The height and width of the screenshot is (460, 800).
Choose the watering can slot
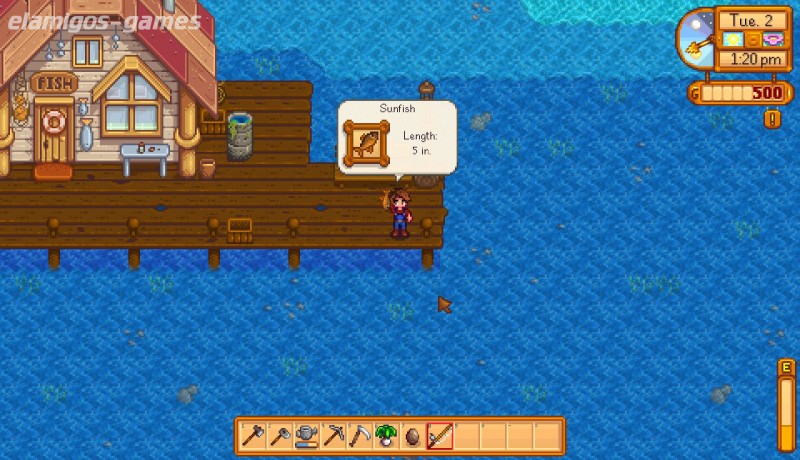[x=307, y=436]
